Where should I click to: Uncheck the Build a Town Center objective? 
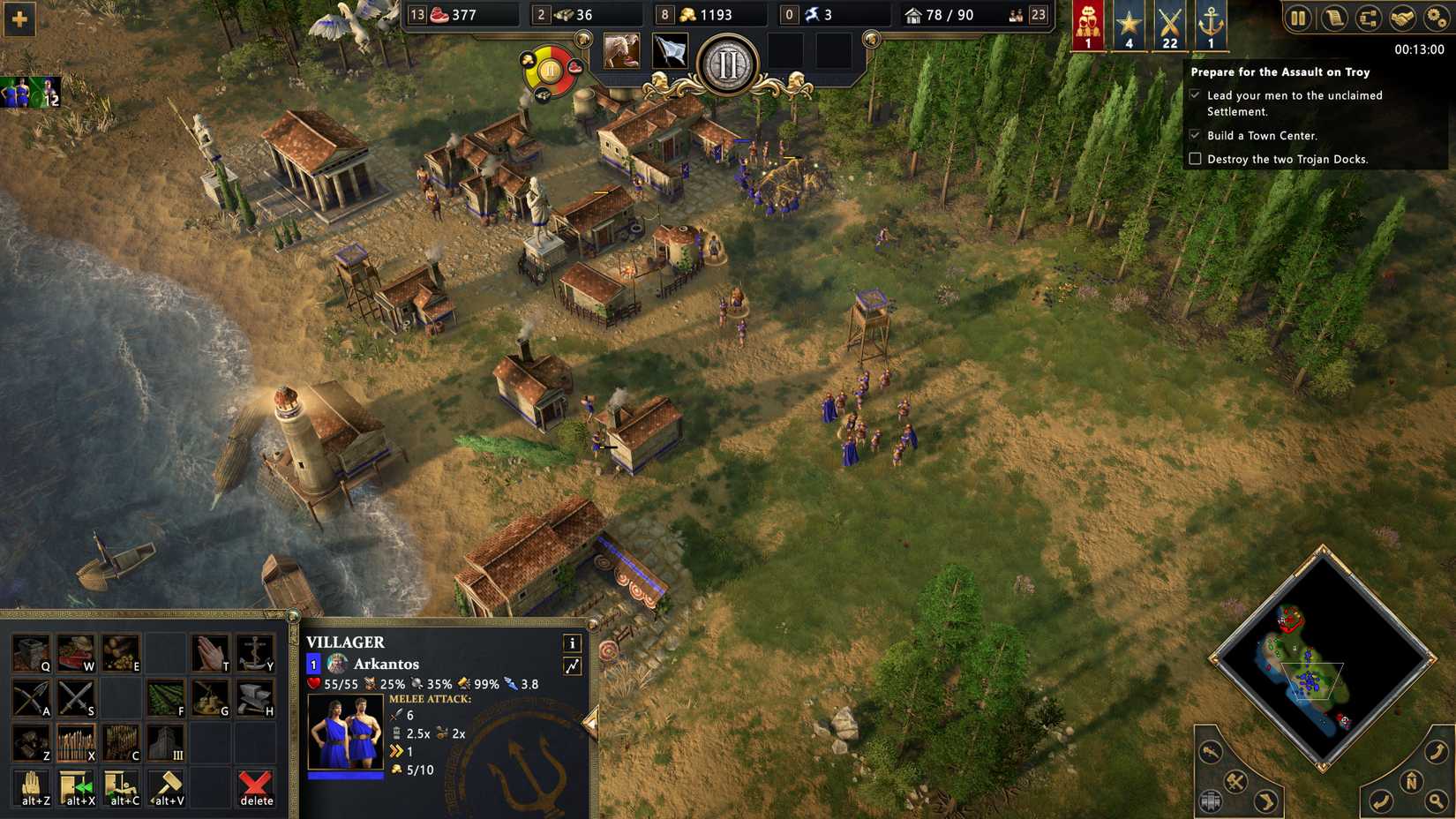coord(1196,136)
